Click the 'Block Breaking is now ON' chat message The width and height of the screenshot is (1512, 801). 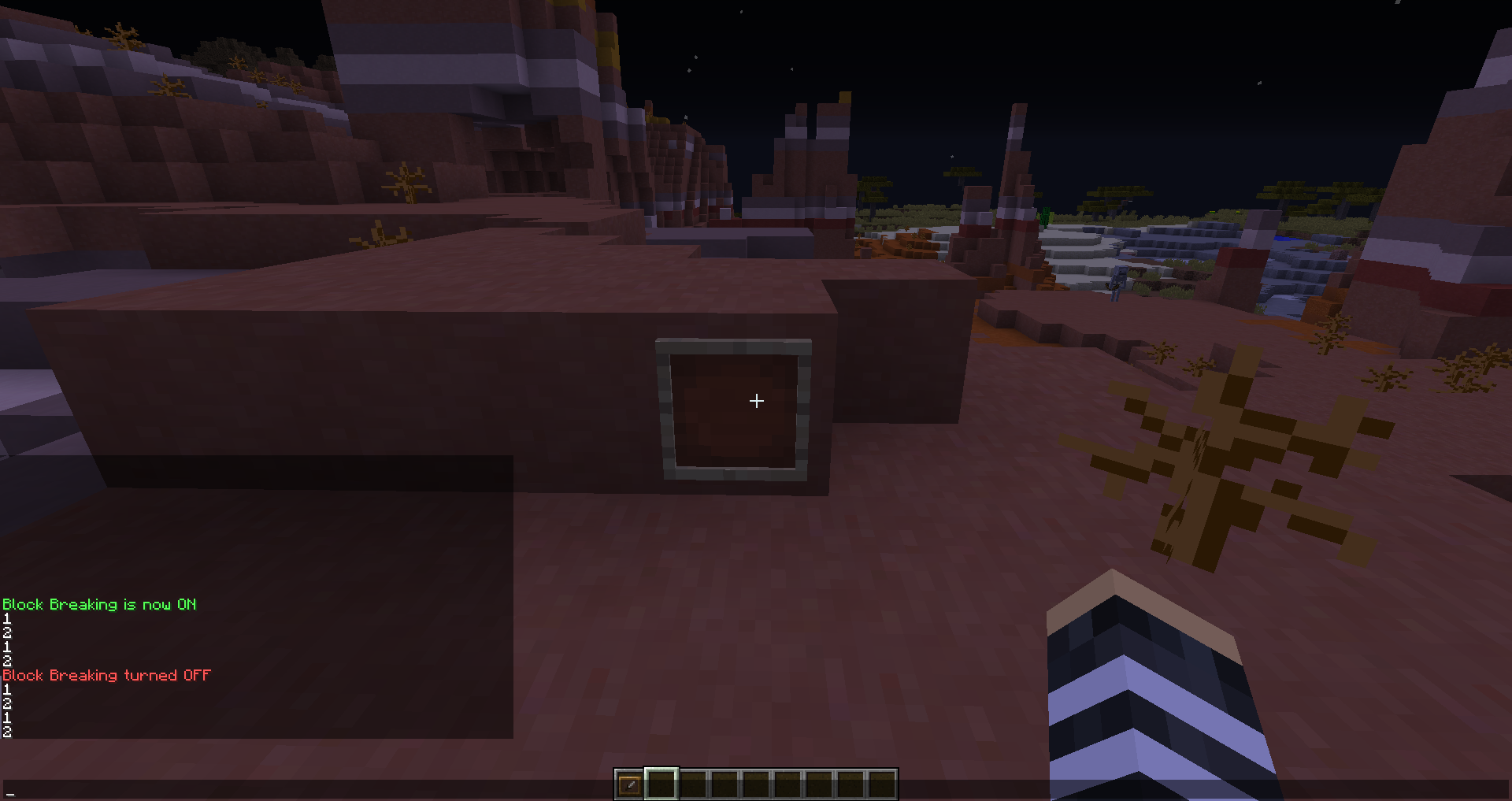click(x=98, y=605)
